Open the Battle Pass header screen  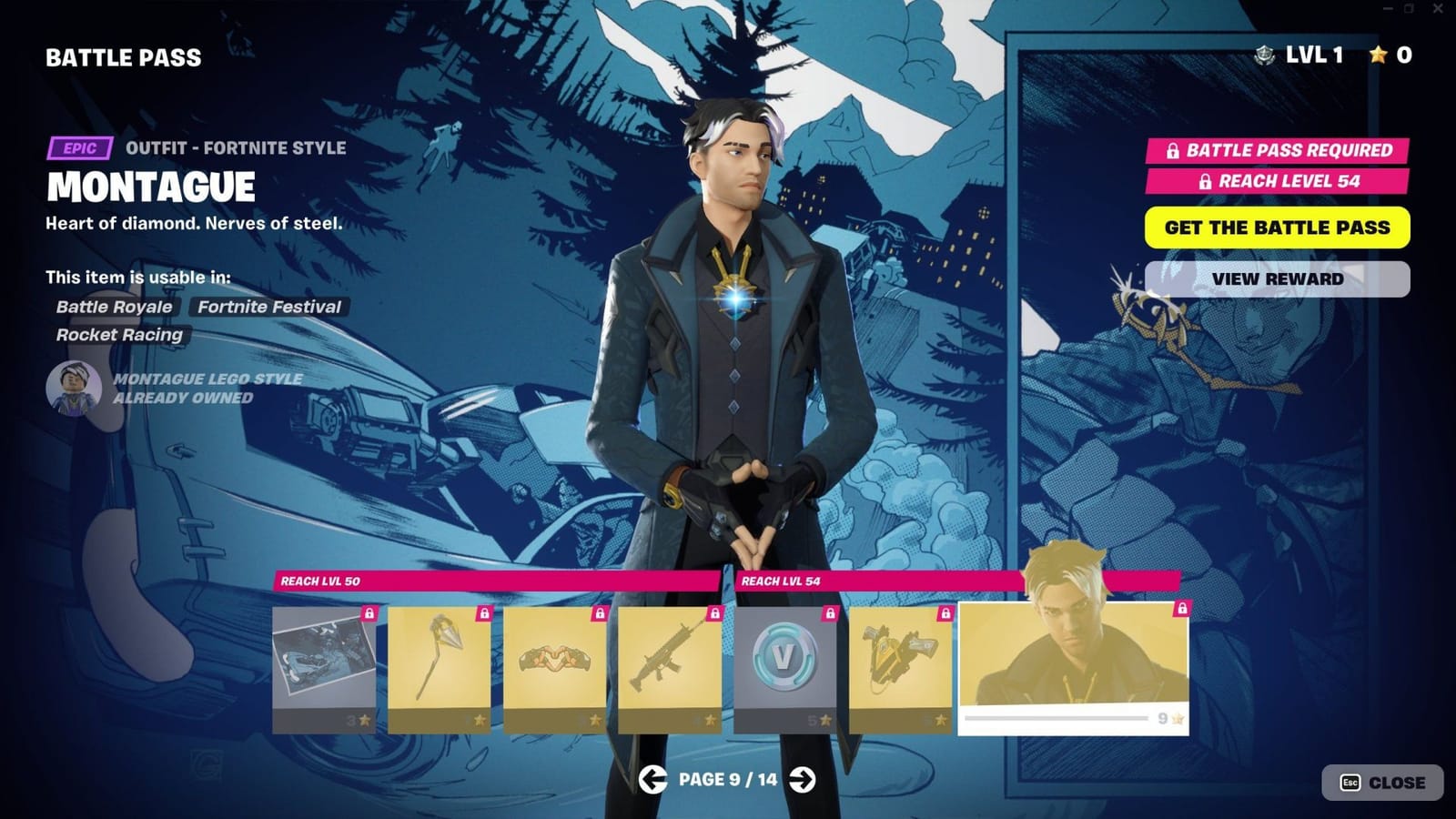click(122, 57)
